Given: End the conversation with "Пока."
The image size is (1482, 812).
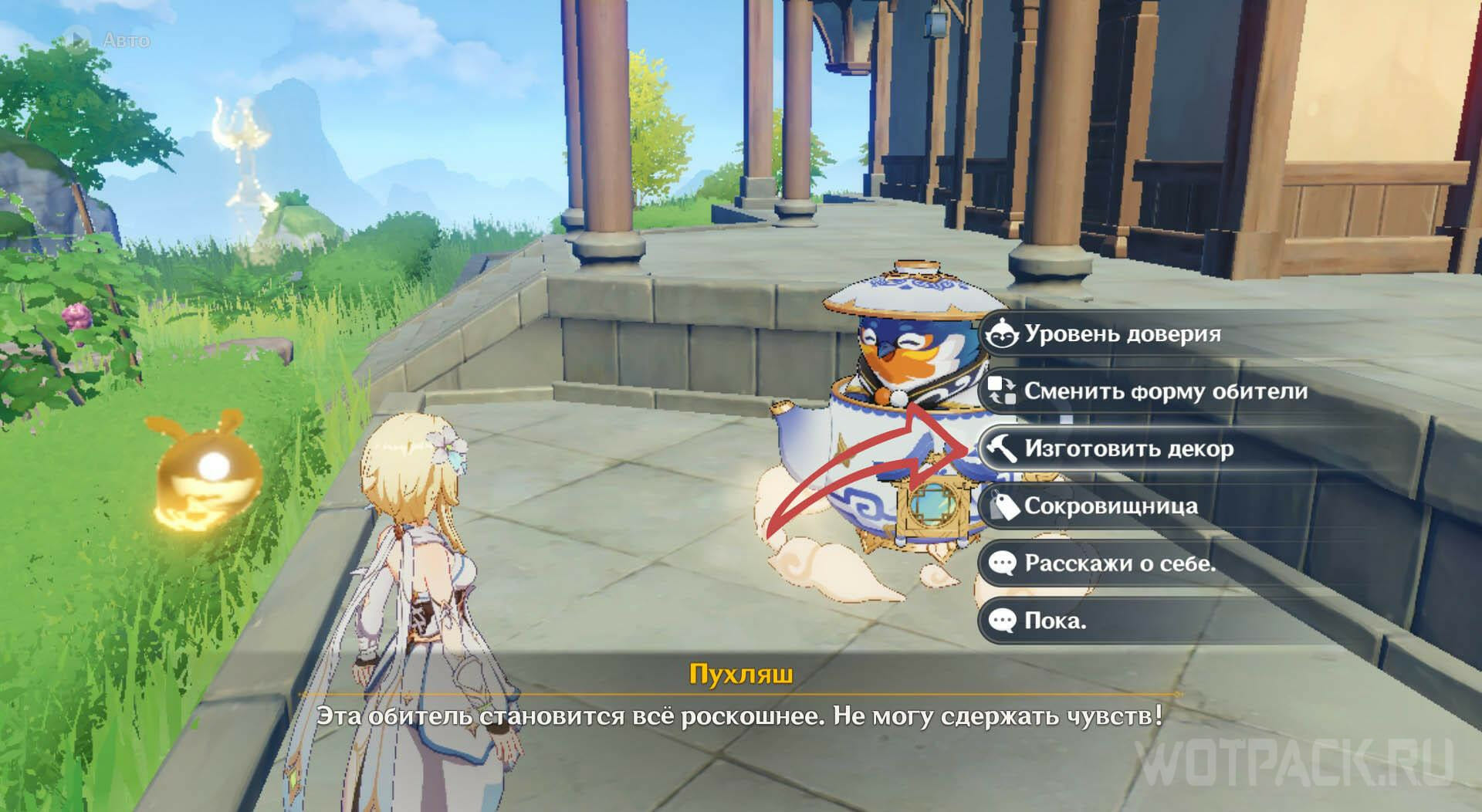Looking at the screenshot, I should point(1054,621).
